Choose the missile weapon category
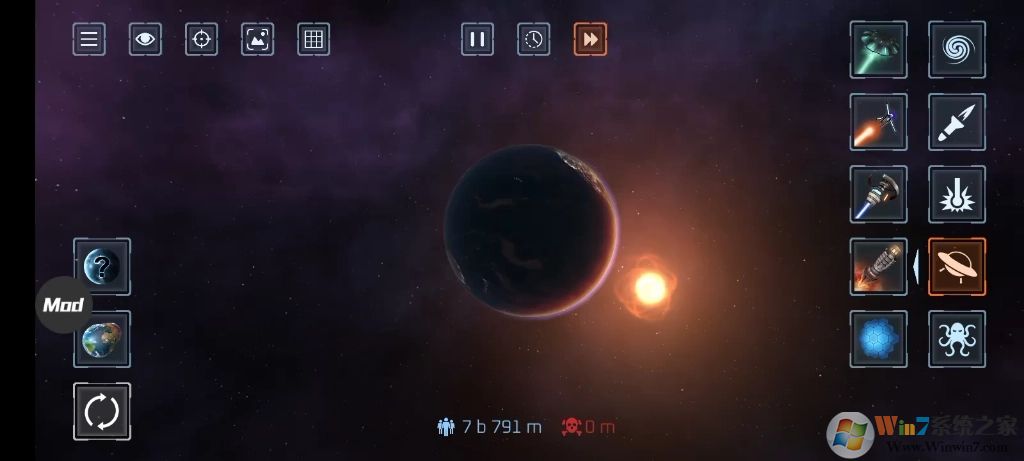This screenshot has height=461, width=1024. coord(957,122)
